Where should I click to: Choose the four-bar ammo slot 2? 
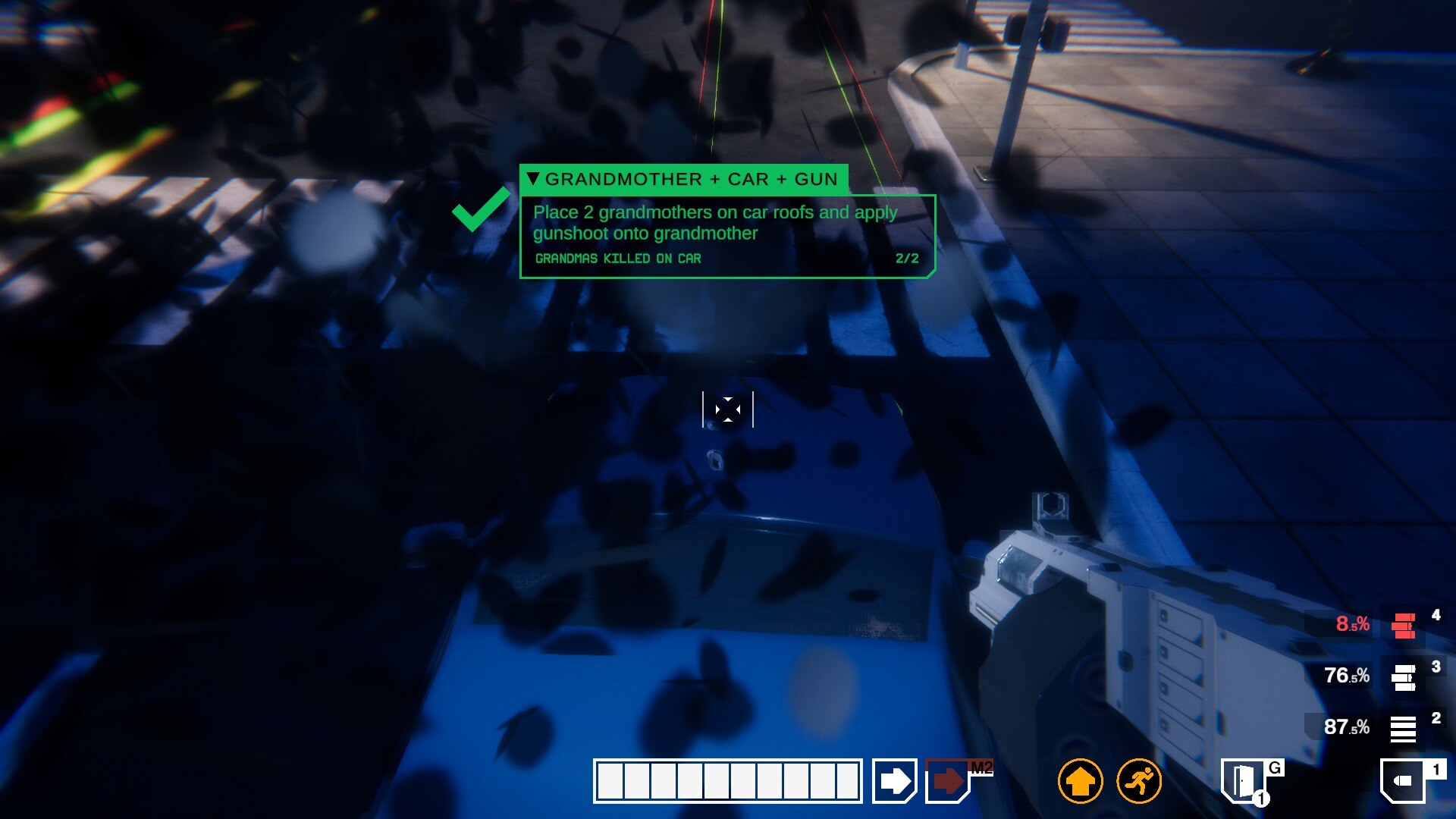click(1403, 729)
